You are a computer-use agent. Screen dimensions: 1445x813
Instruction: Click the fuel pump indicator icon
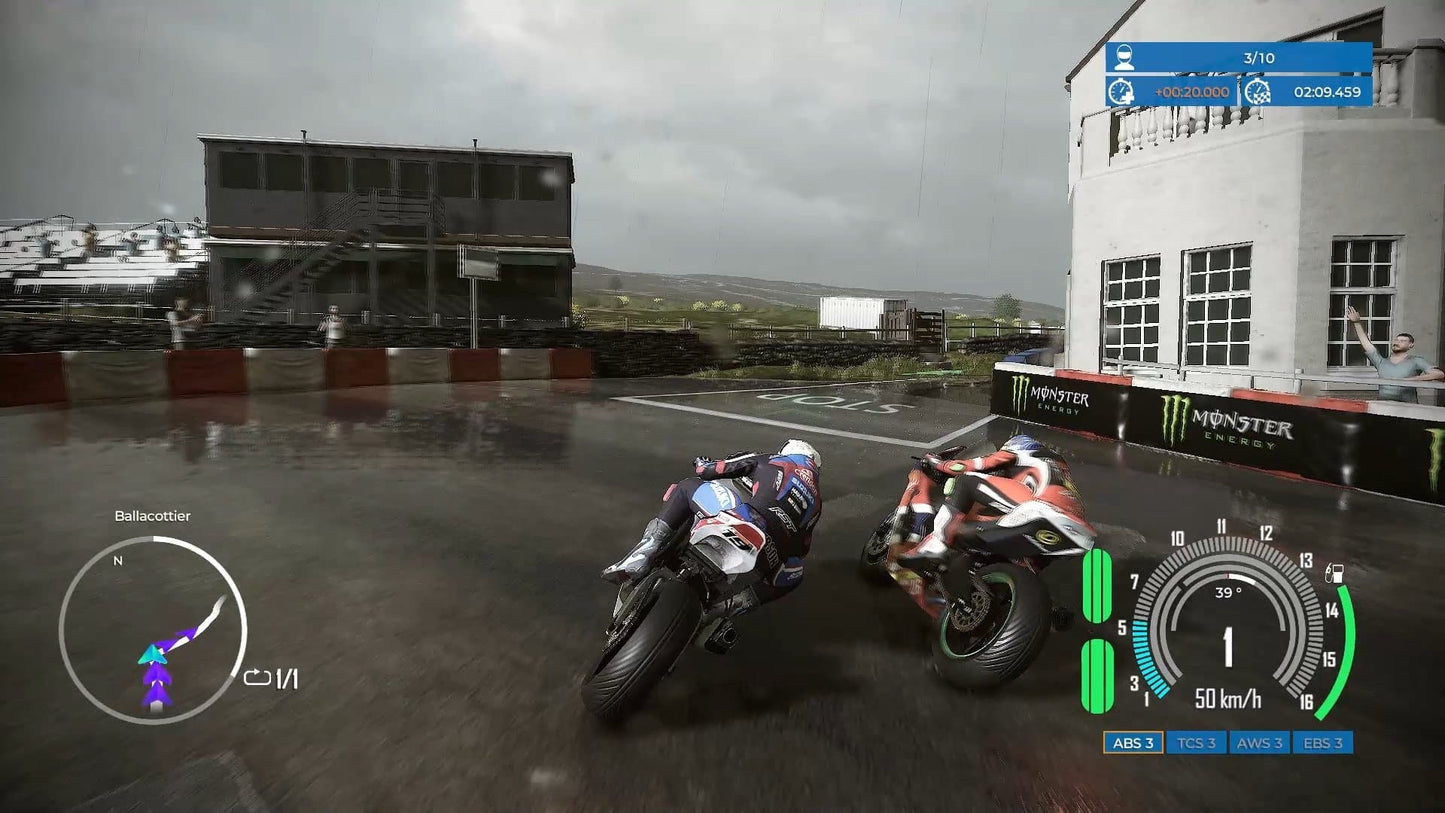1334,574
